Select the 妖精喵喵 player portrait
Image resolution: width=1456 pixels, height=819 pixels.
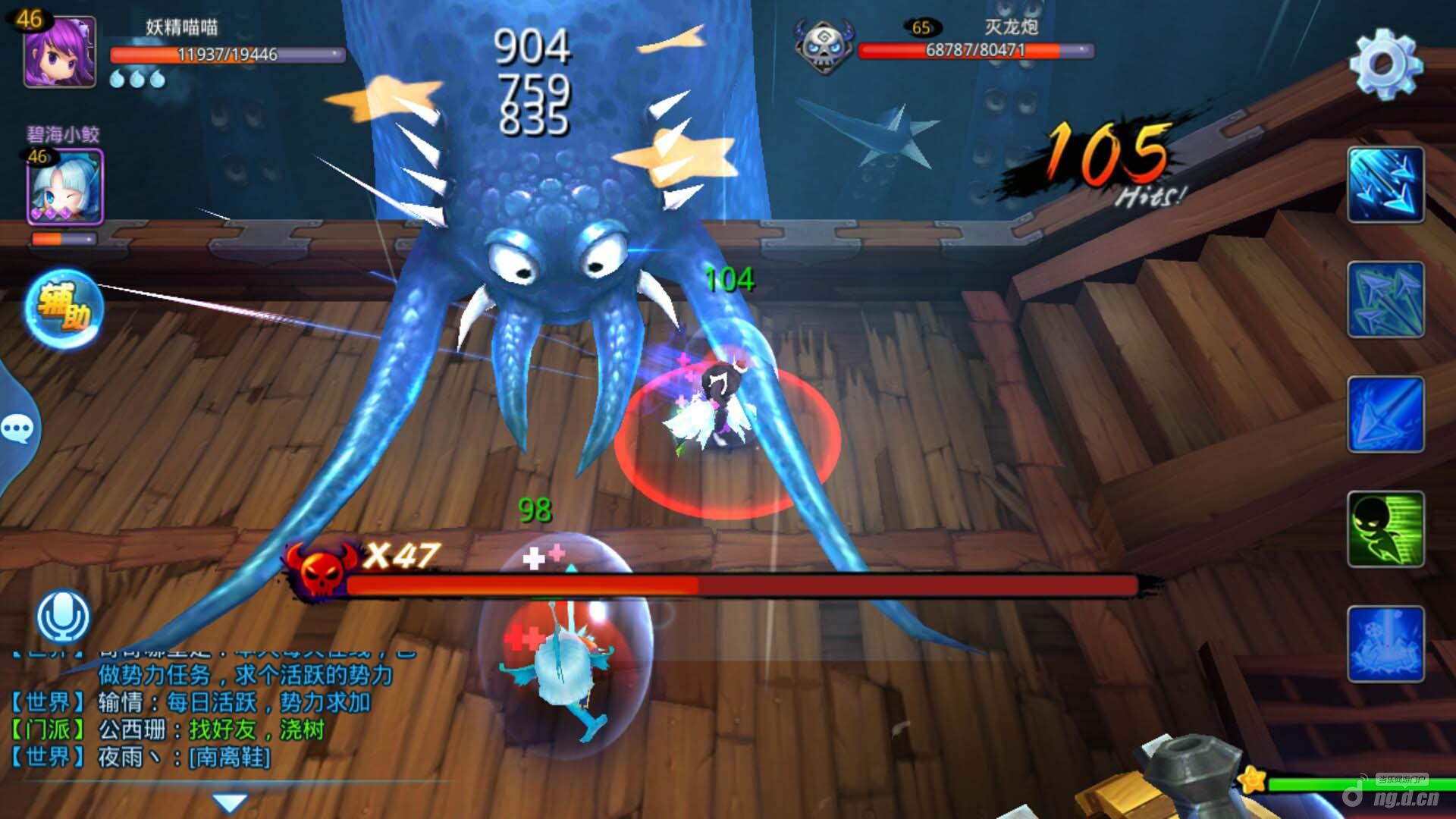click(x=59, y=52)
